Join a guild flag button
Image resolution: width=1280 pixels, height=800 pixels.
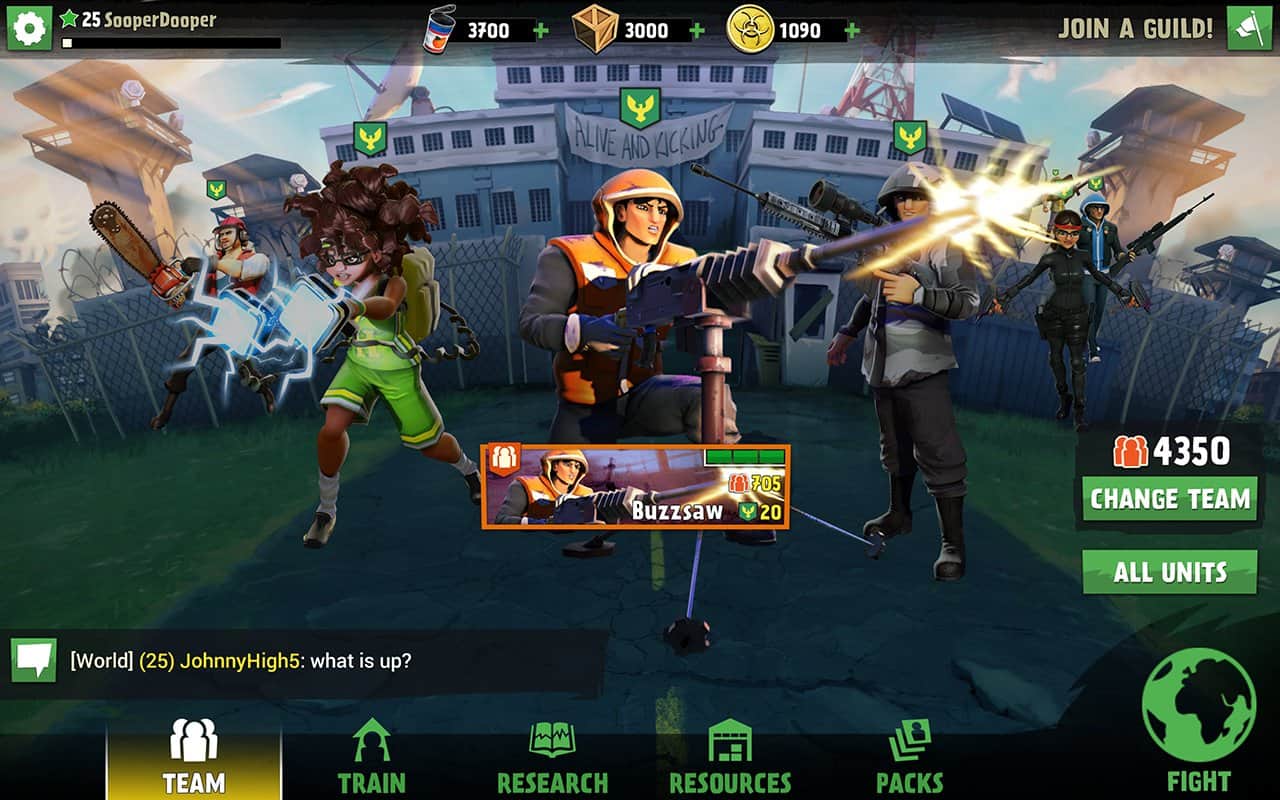point(1249,28)
